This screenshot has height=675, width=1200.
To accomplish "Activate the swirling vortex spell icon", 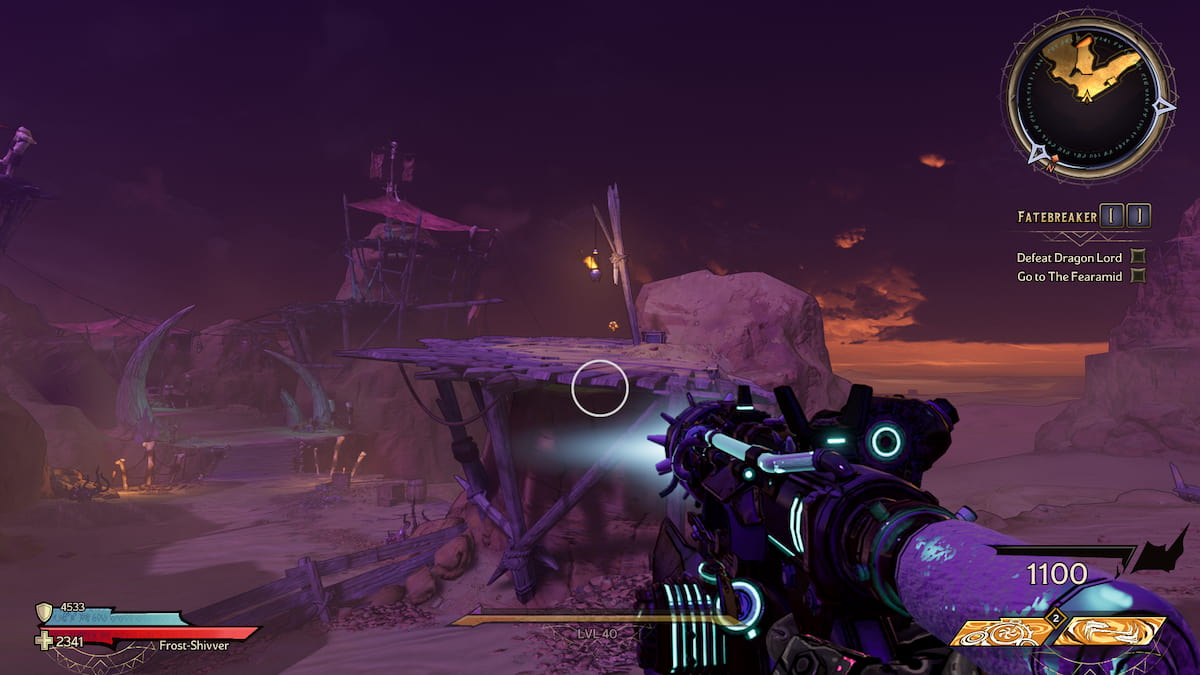I will tap(1109, 631).
